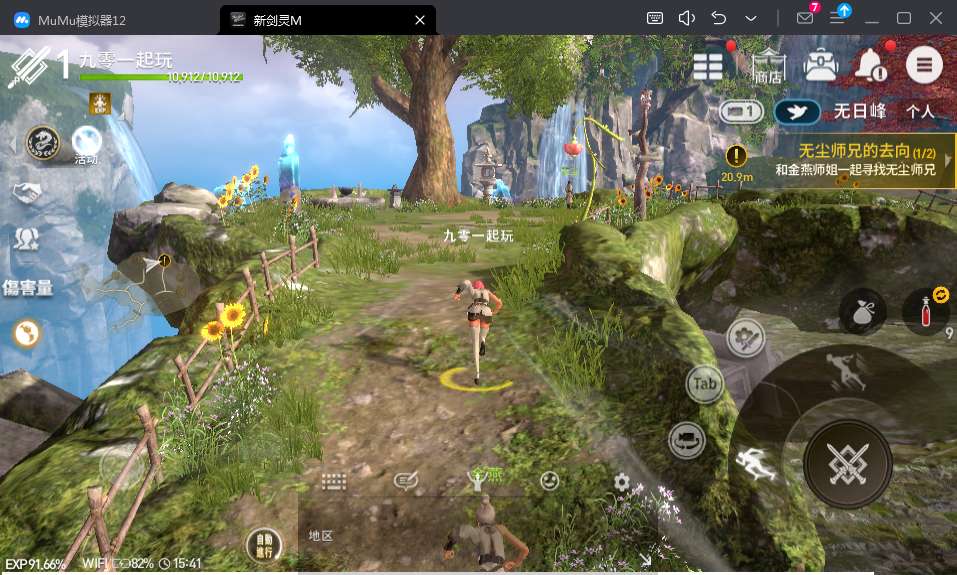Toggle 自動進行 auto-progress

tap(263, 546)
